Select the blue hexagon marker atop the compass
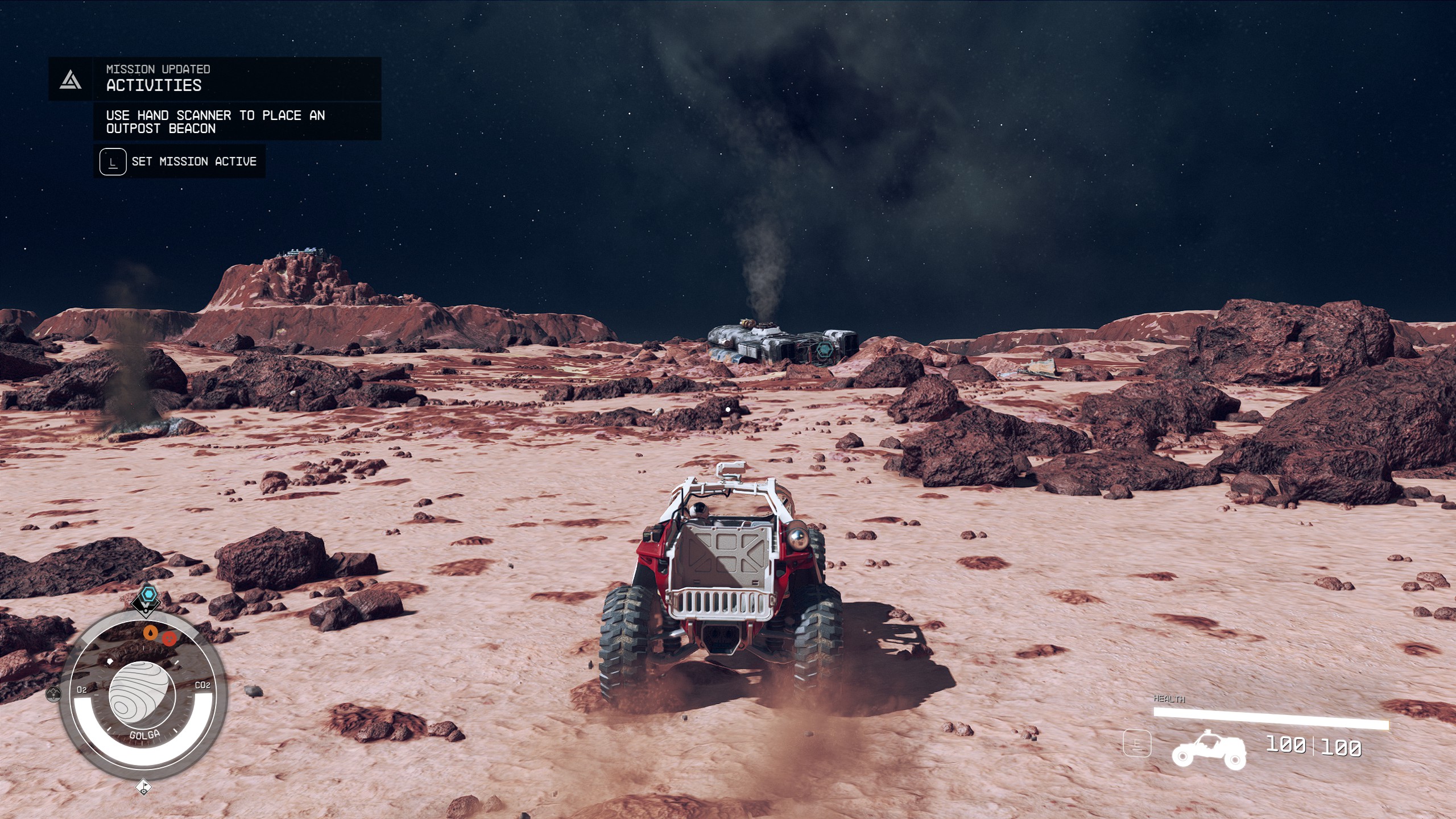Viewport: 1456px width, 819px height. point(148,595)
